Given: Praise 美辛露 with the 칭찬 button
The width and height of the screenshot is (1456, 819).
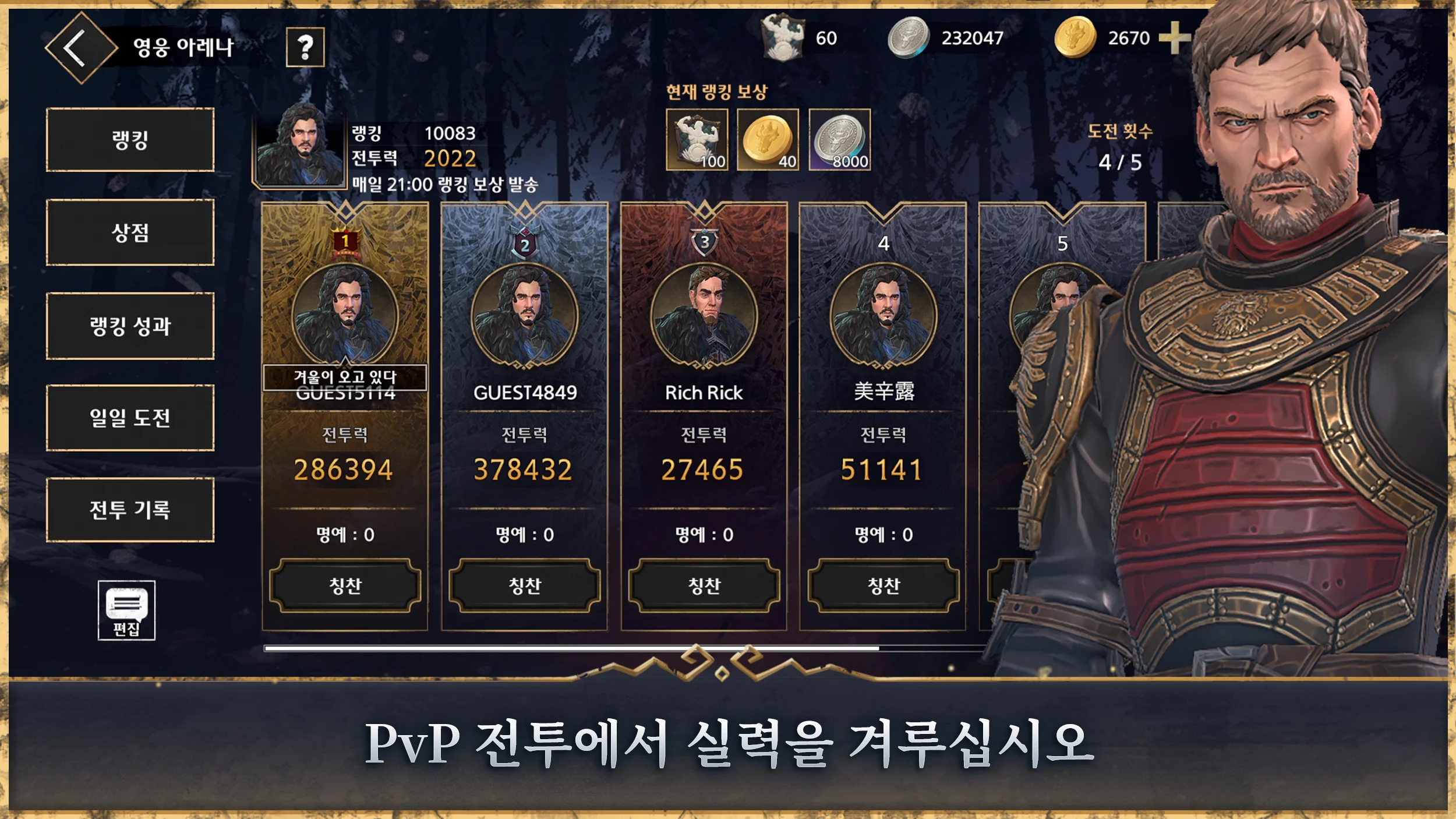Looking at the screenshot, I should tap(884, 585).
